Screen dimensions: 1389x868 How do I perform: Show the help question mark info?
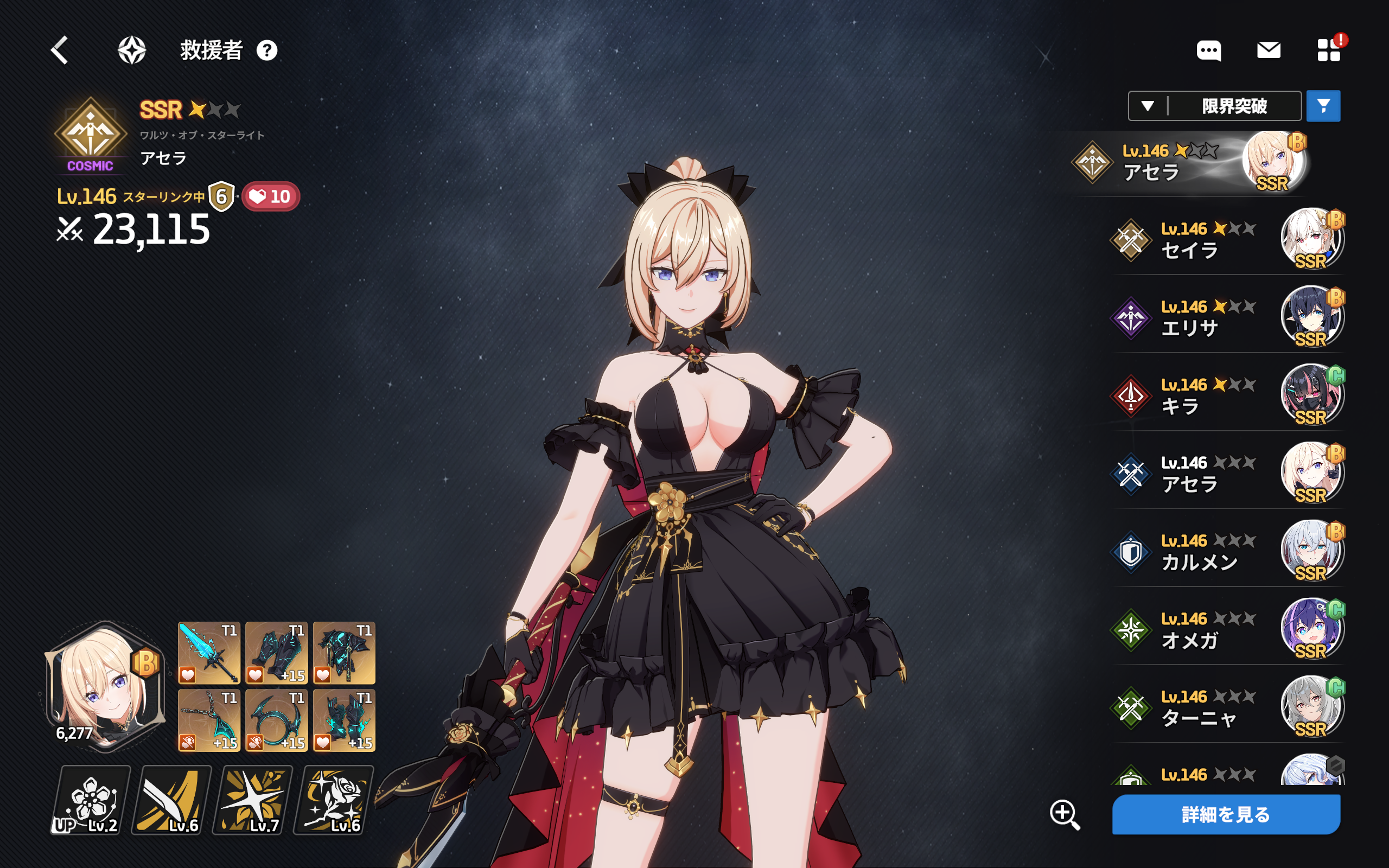pyautogui.click(x=267, y=50)
